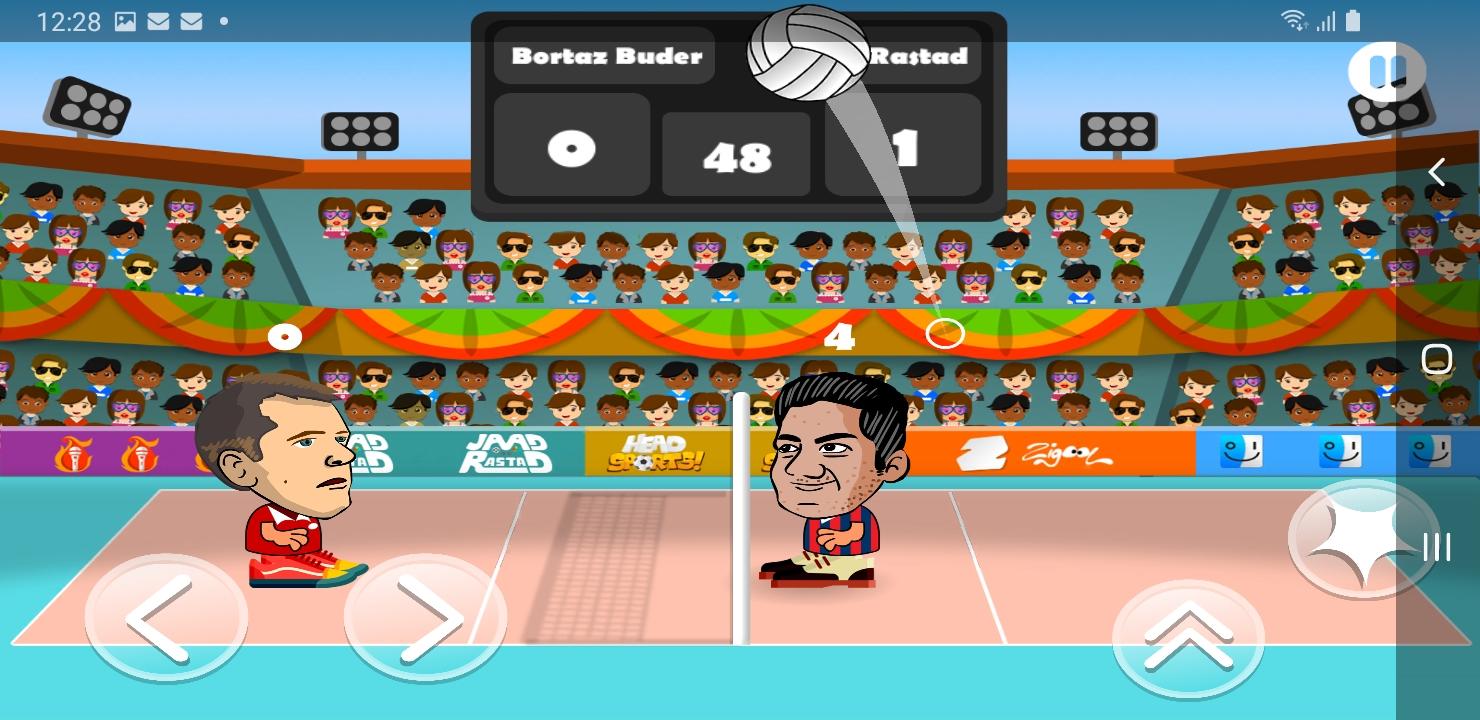1480x720 pixels.
Task: Open the III side panel handle
Action: [x=1437, y=547]
